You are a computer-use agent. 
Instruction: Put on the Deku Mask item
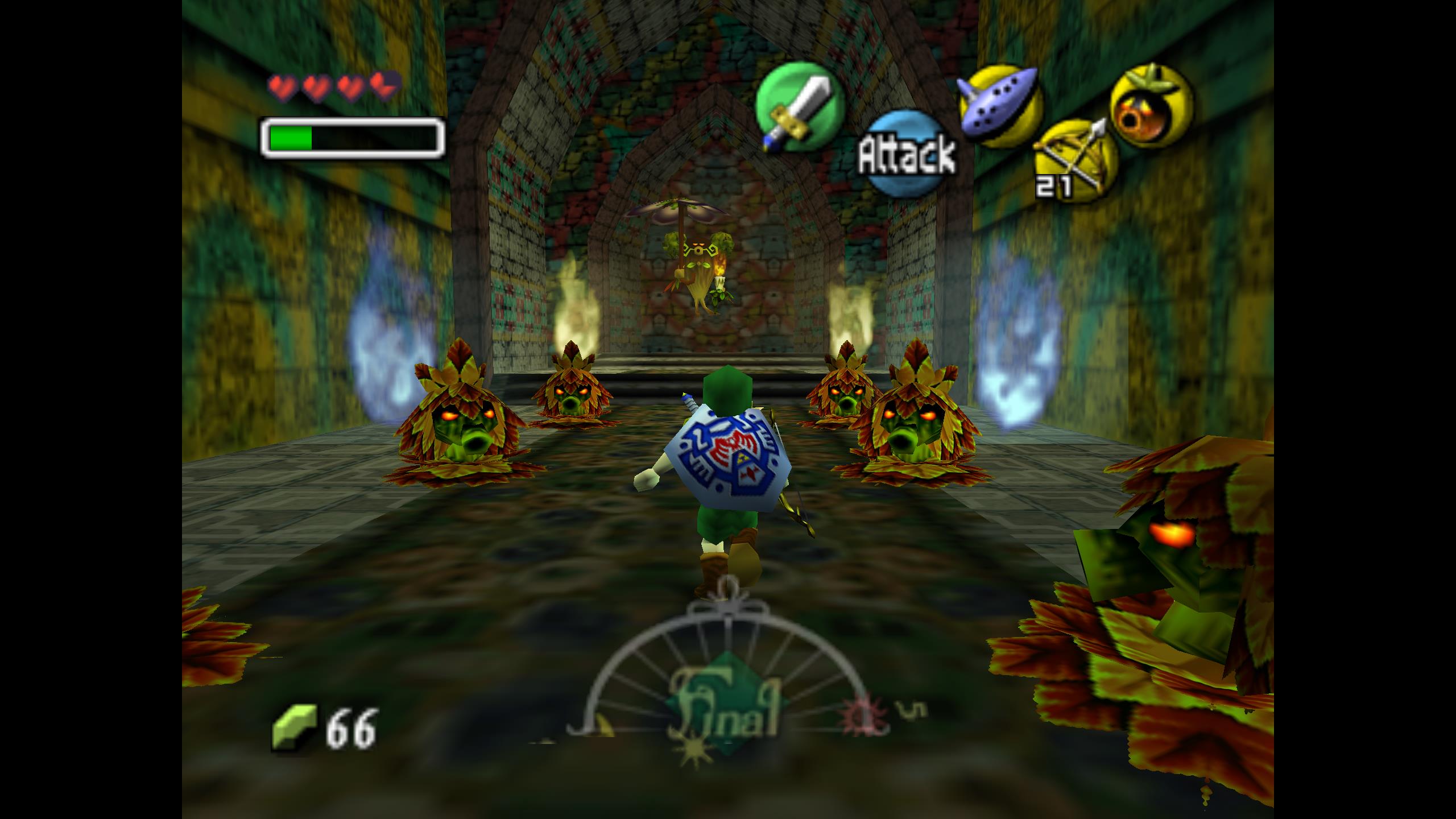pyautogui.click(x=1152, y=106)
